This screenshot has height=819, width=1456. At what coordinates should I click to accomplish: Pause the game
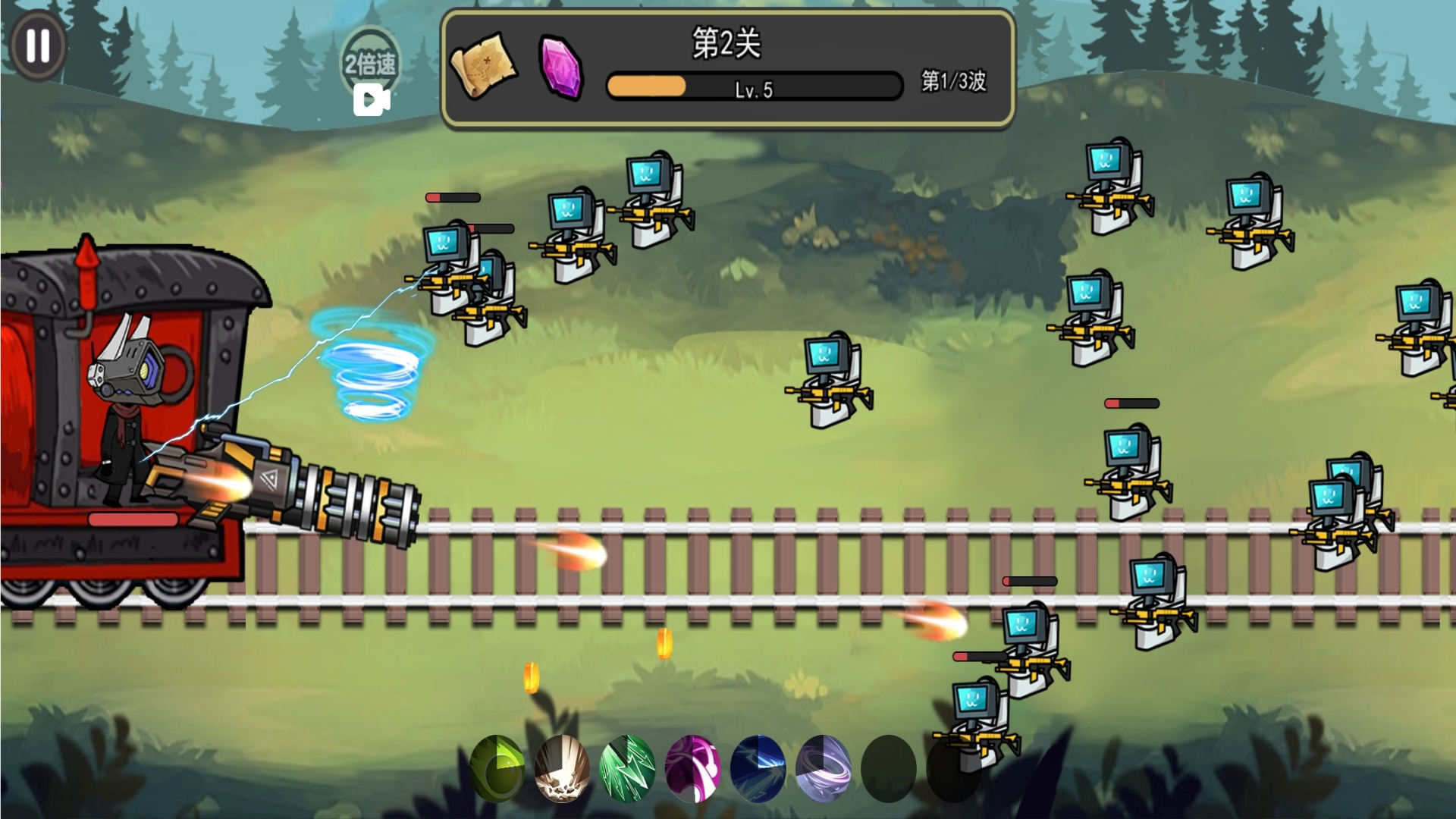pyautogui.click(x=38, y=46)
